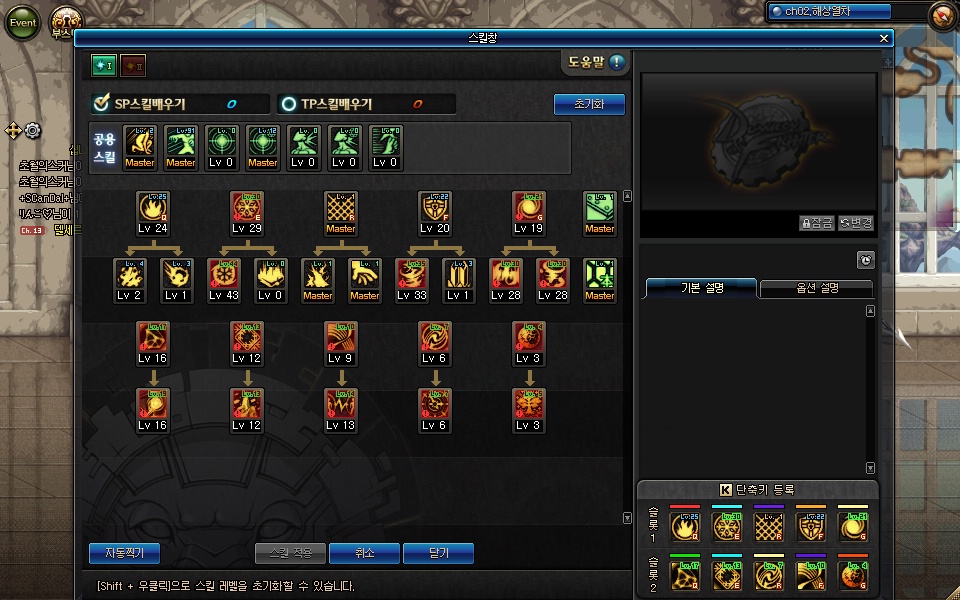Open the 도움말 help button

(597, 62)
